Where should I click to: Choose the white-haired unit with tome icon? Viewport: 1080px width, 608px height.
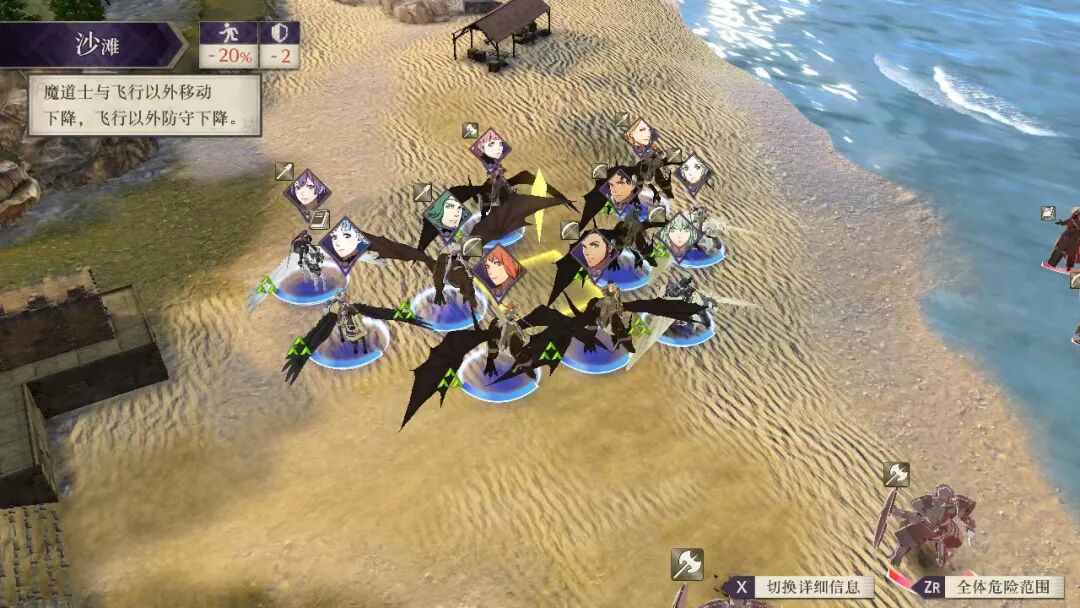click(x=345, y=243)
